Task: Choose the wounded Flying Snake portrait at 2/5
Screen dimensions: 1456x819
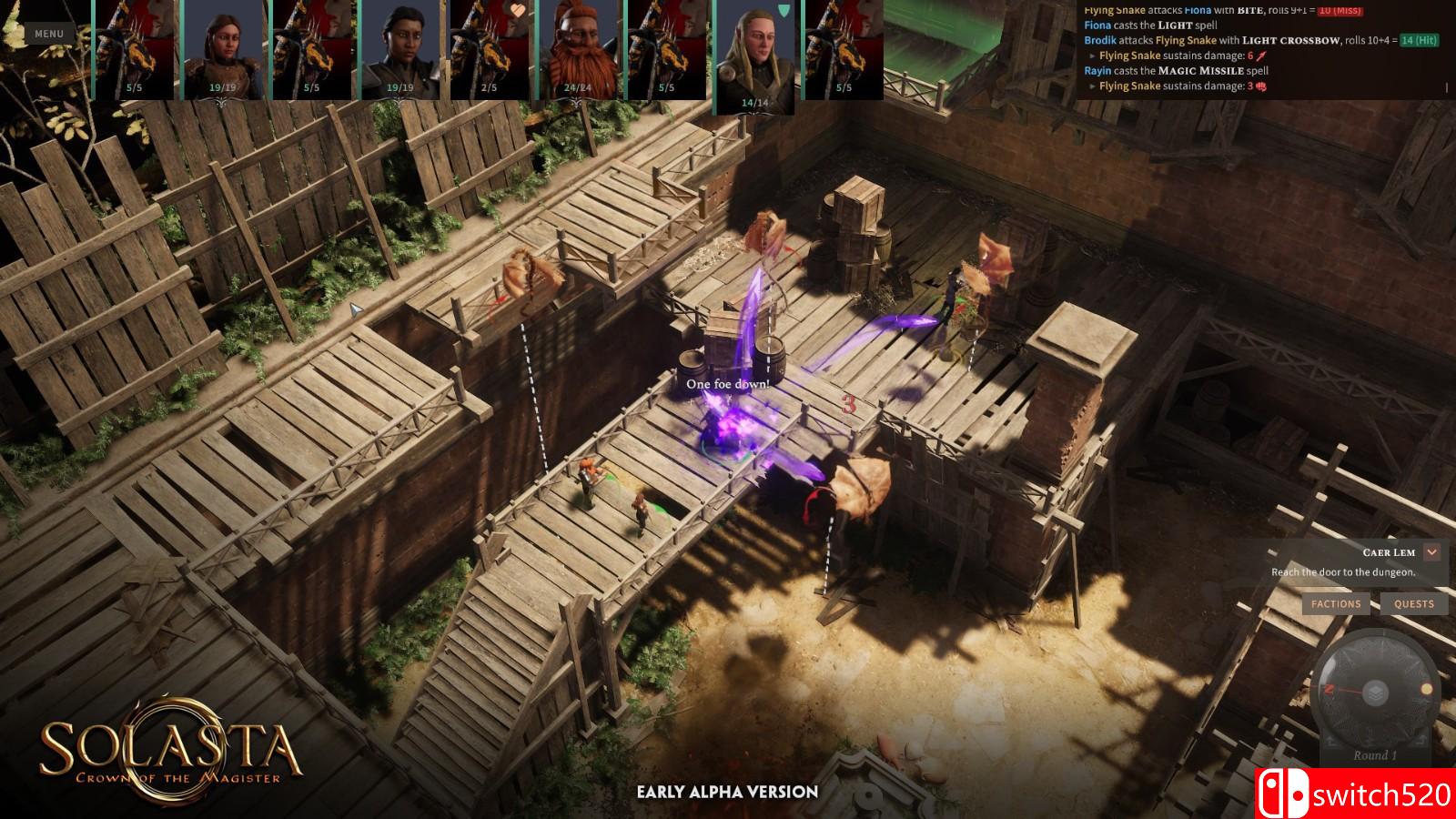Action: pos(489,50)
